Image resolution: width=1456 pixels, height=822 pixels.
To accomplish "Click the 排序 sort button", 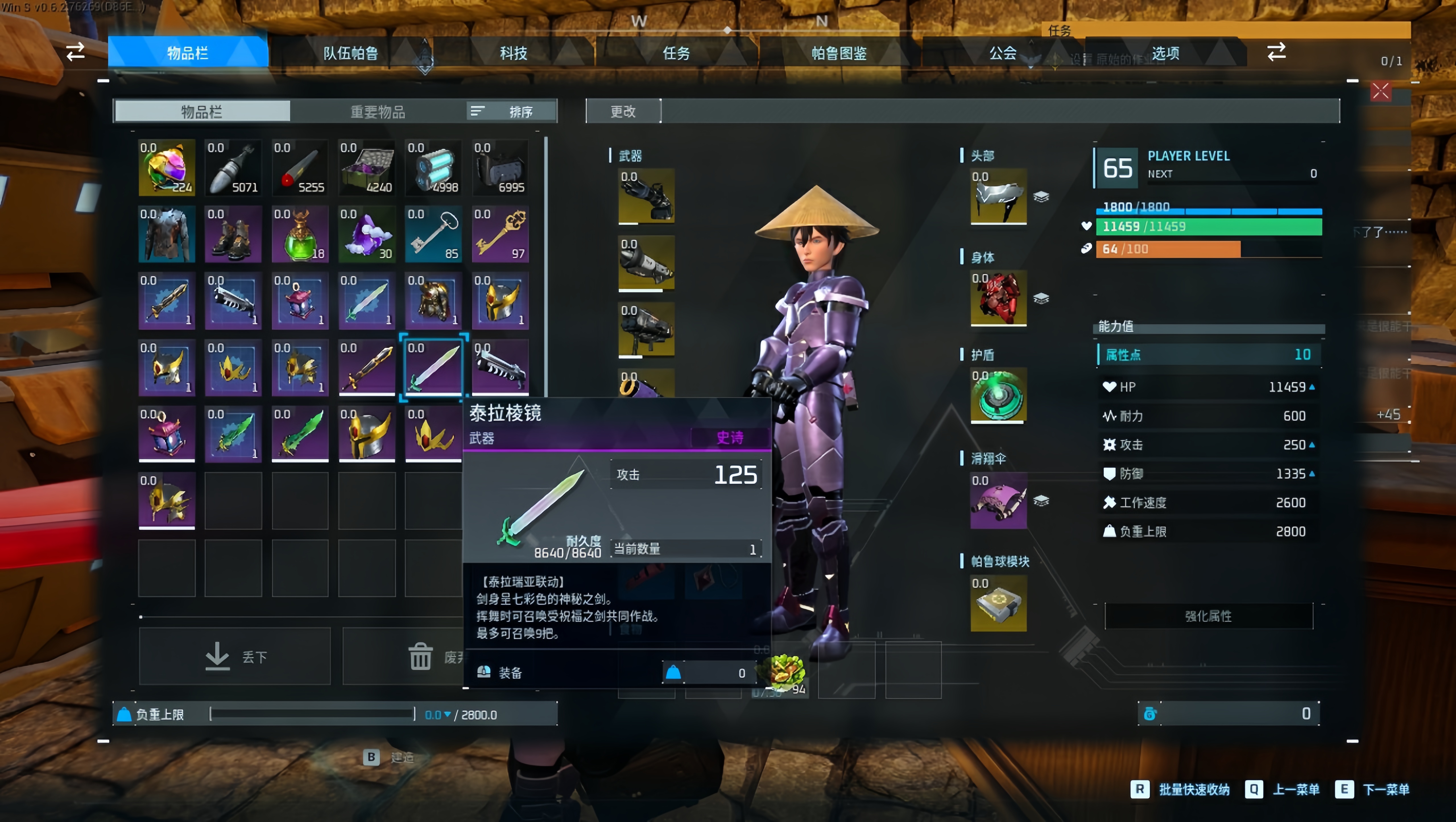I will tap(512, 111).
